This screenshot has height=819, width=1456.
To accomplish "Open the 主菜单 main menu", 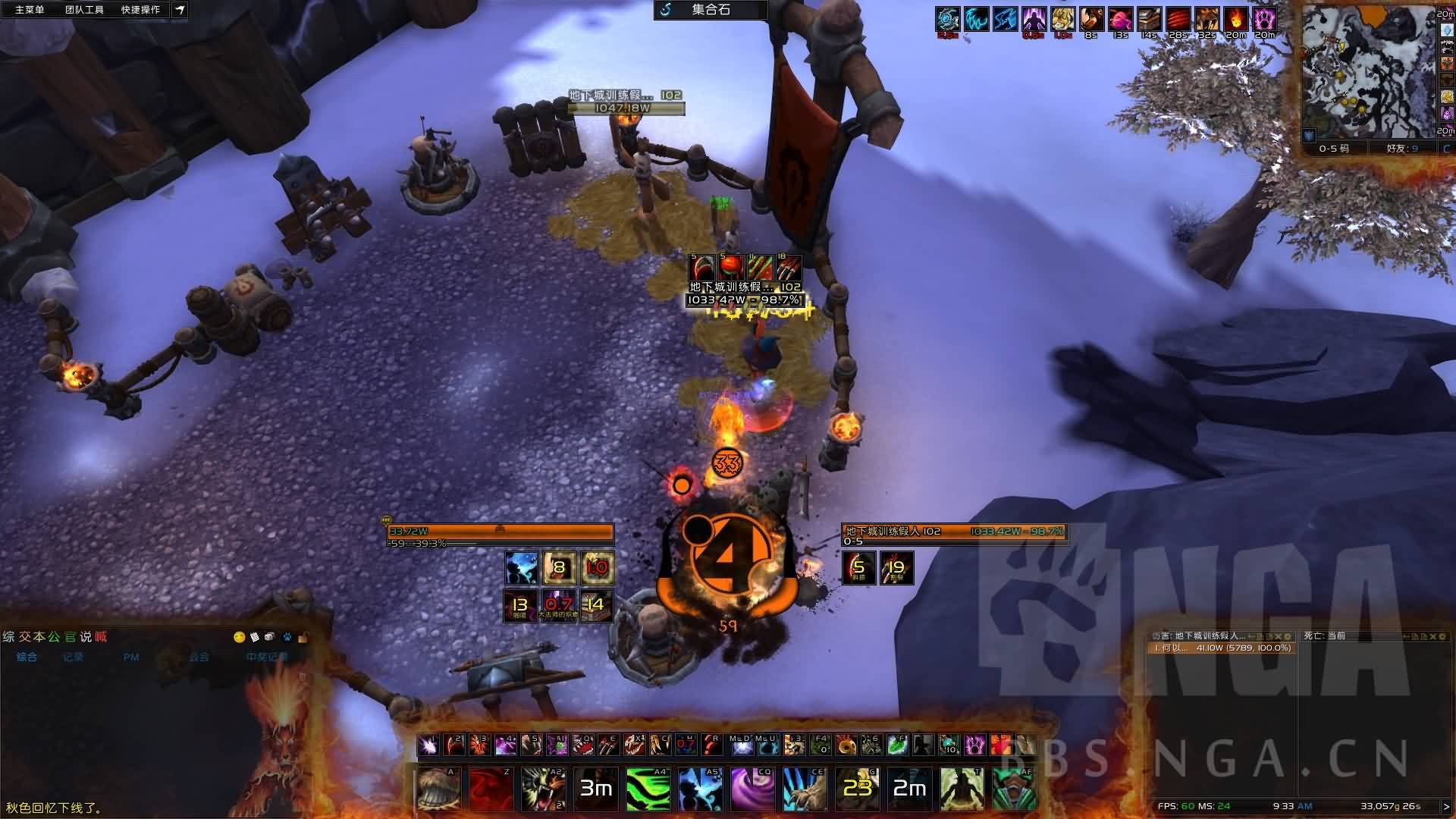I will [30, 10].
